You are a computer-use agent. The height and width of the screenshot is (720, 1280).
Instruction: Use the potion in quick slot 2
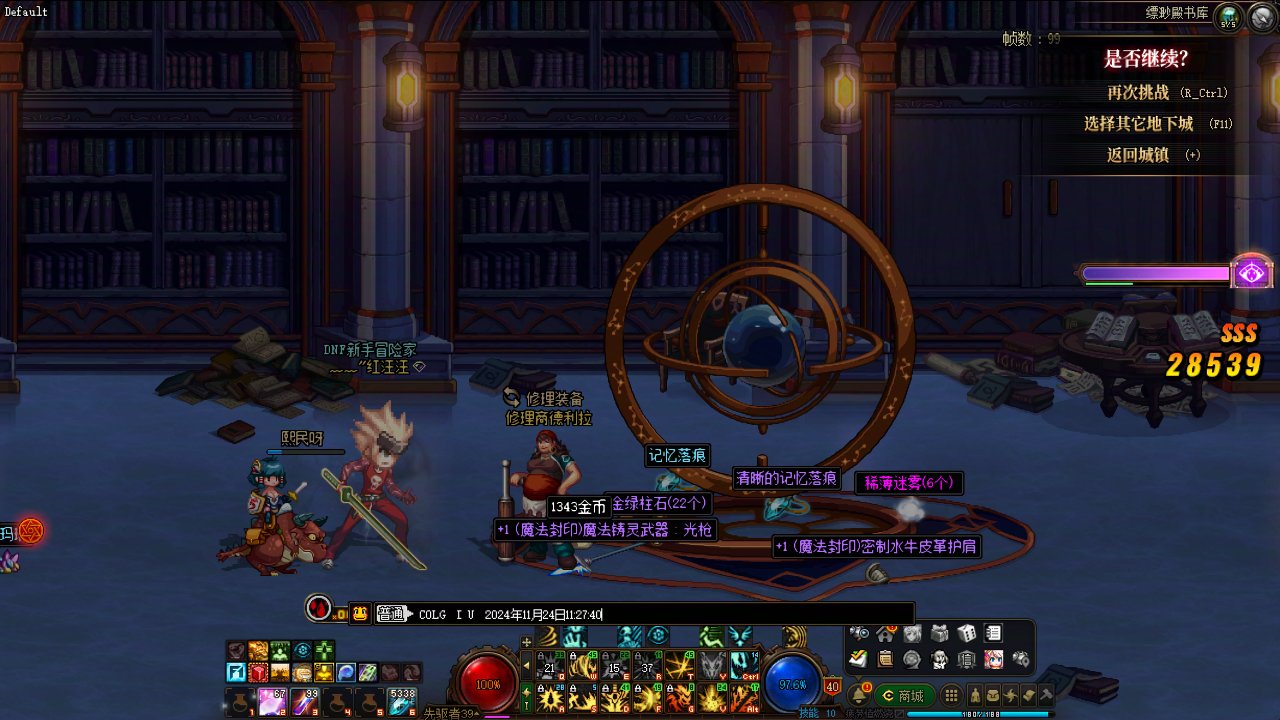point(273,701)
